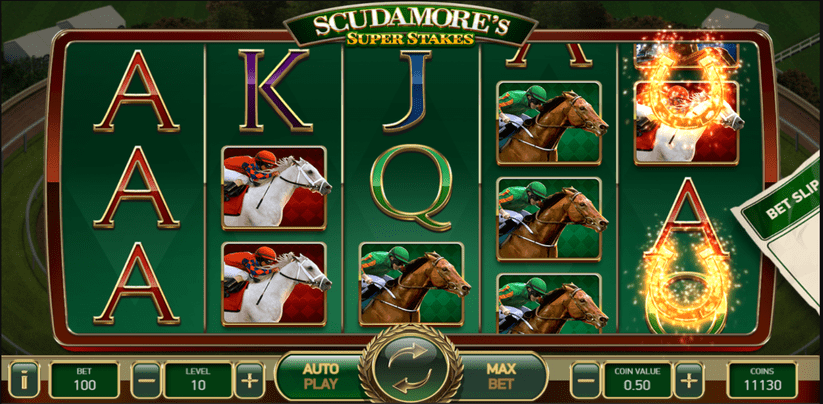
Task: Activate Auto Play
Action: point(322,377)
